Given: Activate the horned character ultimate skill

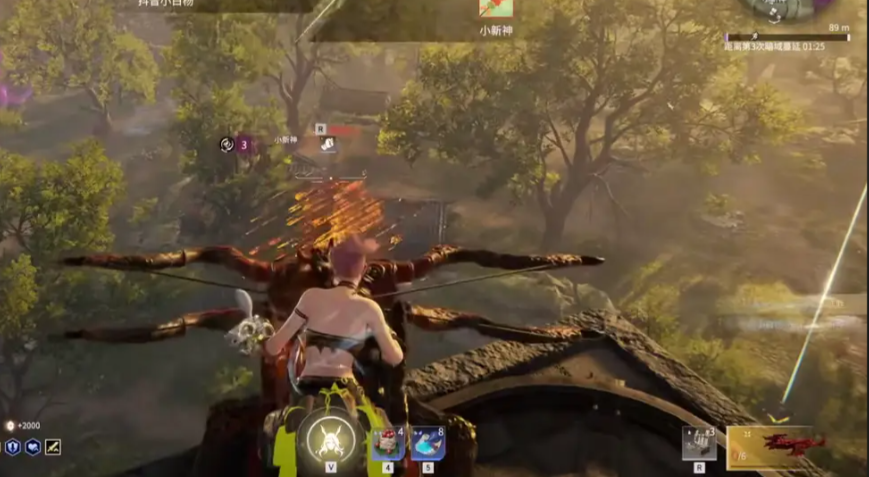Looking at the screenshot, I should pos(327,438).
